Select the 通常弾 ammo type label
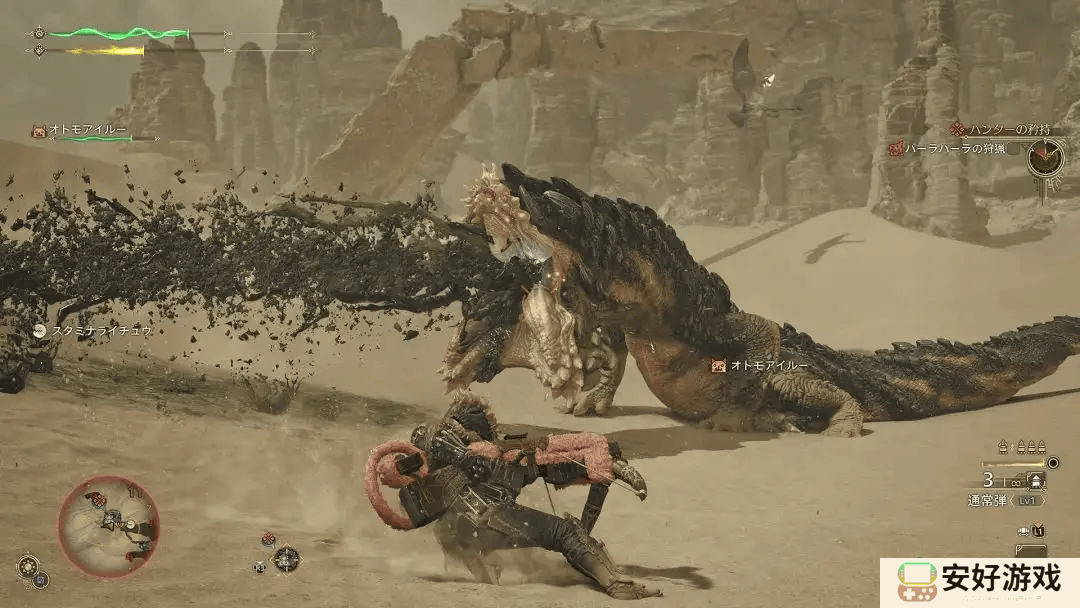Image resolution: width=1080 pixels, height=608 pixels. [989, 500]
